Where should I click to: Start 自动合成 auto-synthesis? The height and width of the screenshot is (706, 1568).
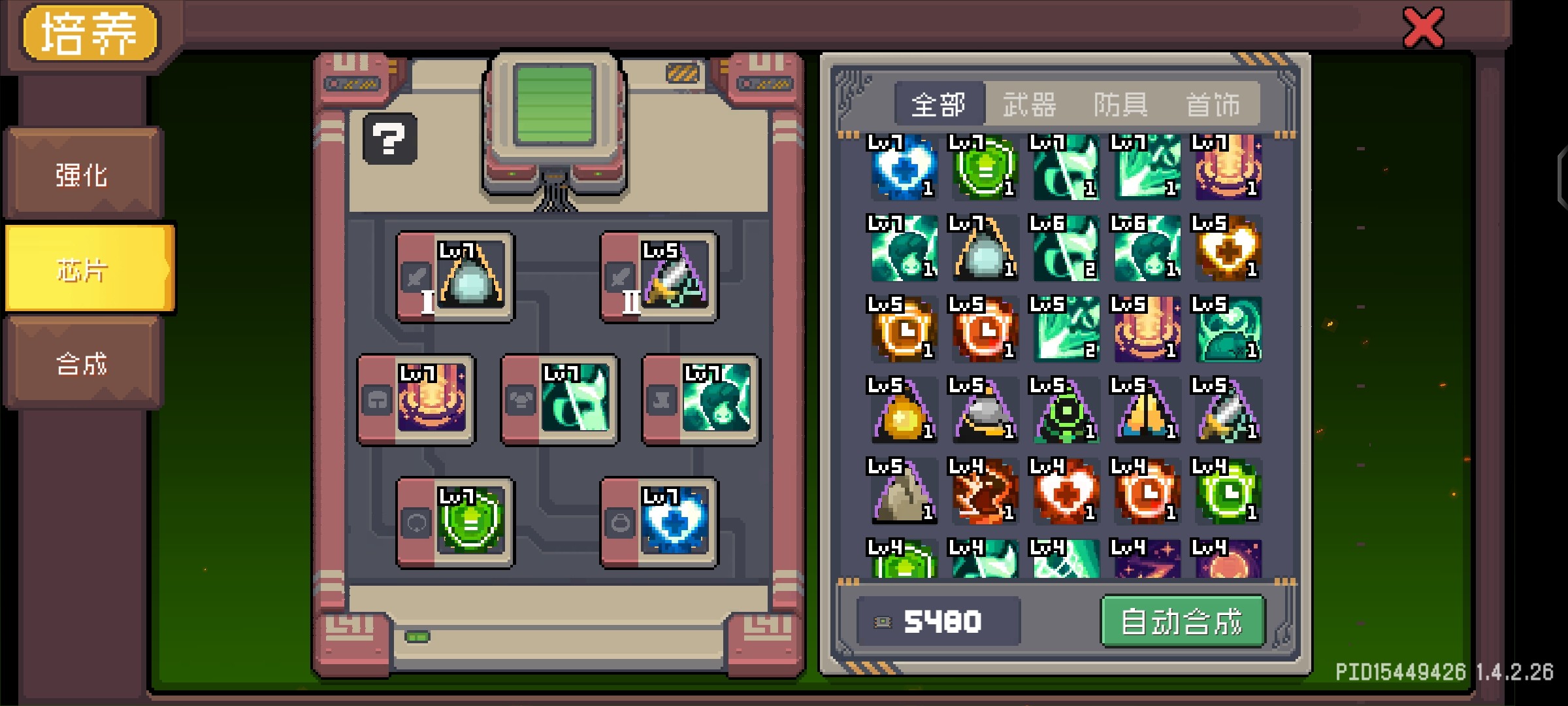[1182, 621]
